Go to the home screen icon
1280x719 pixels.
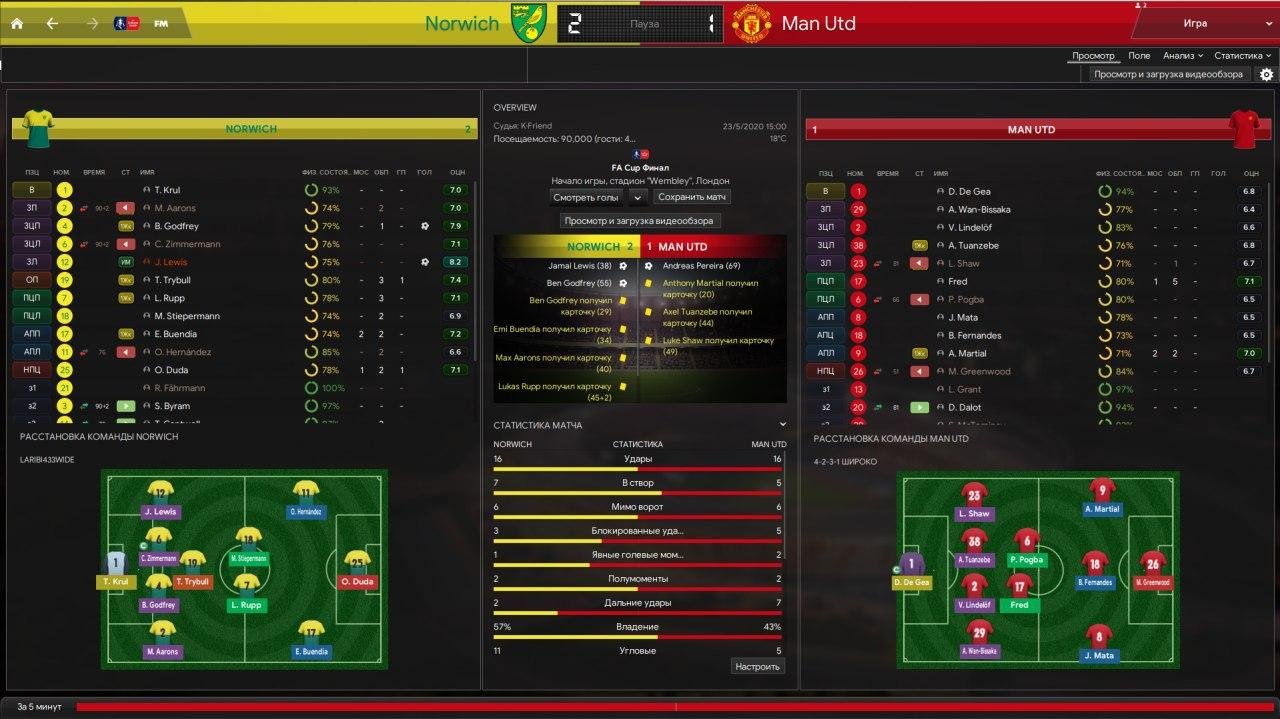tap(17, 24)
